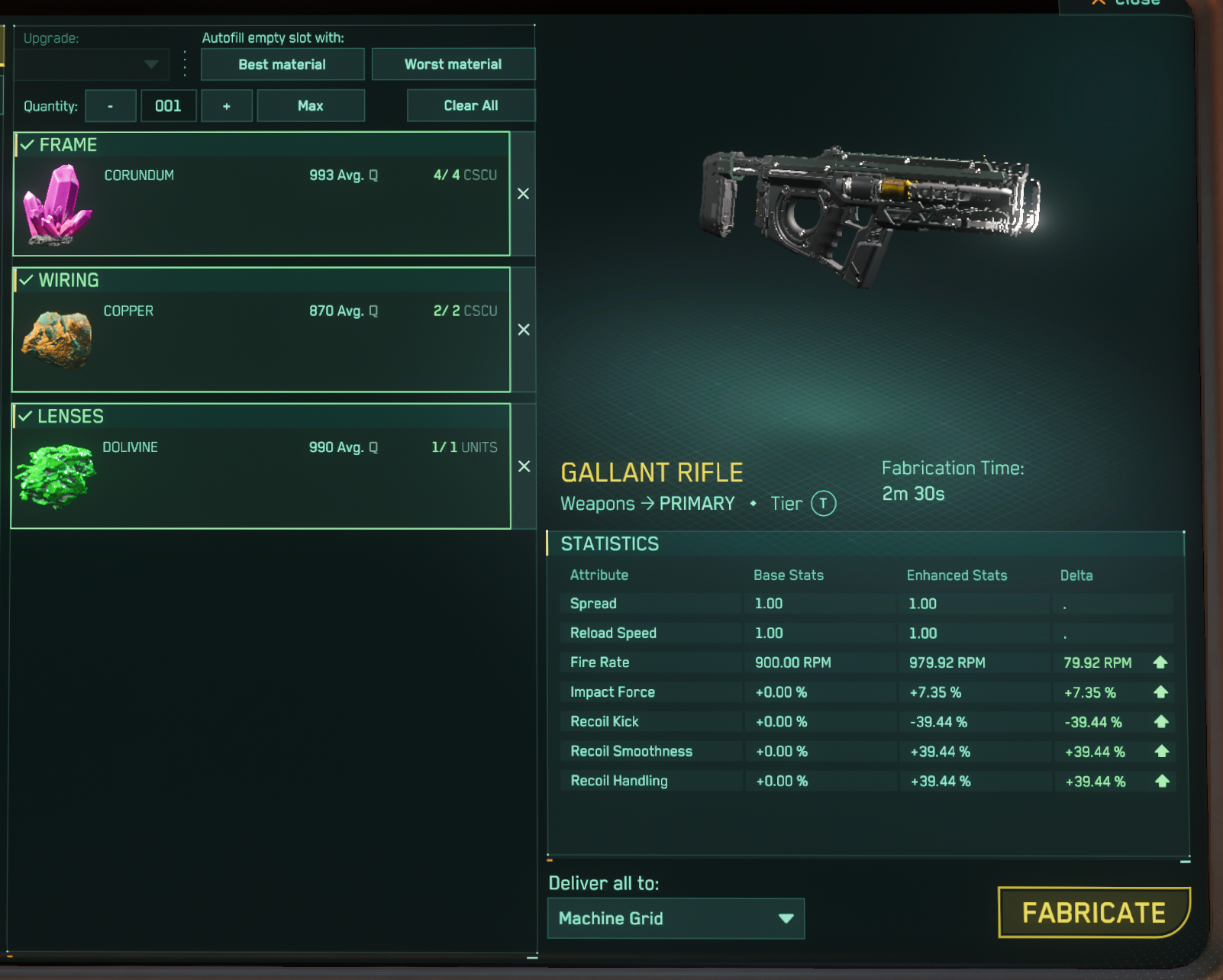Increase quantity with the plus button

tap(226, 106)
